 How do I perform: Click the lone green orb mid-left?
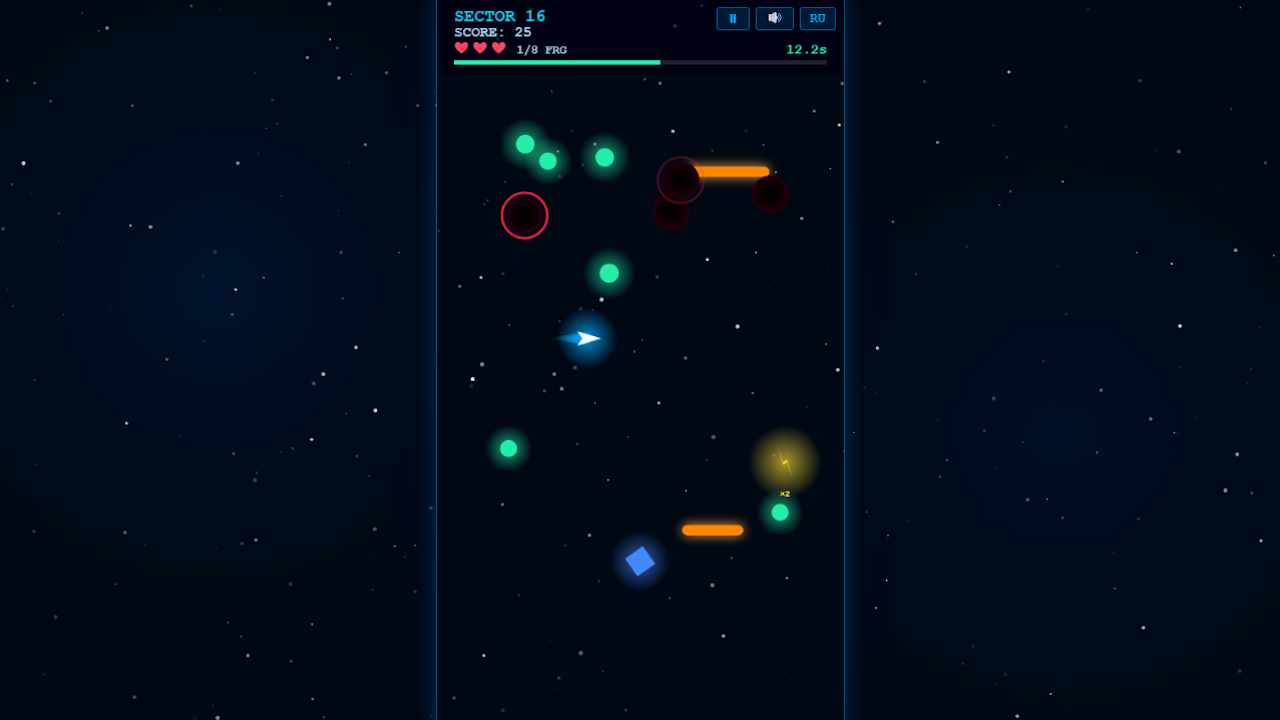508,448
